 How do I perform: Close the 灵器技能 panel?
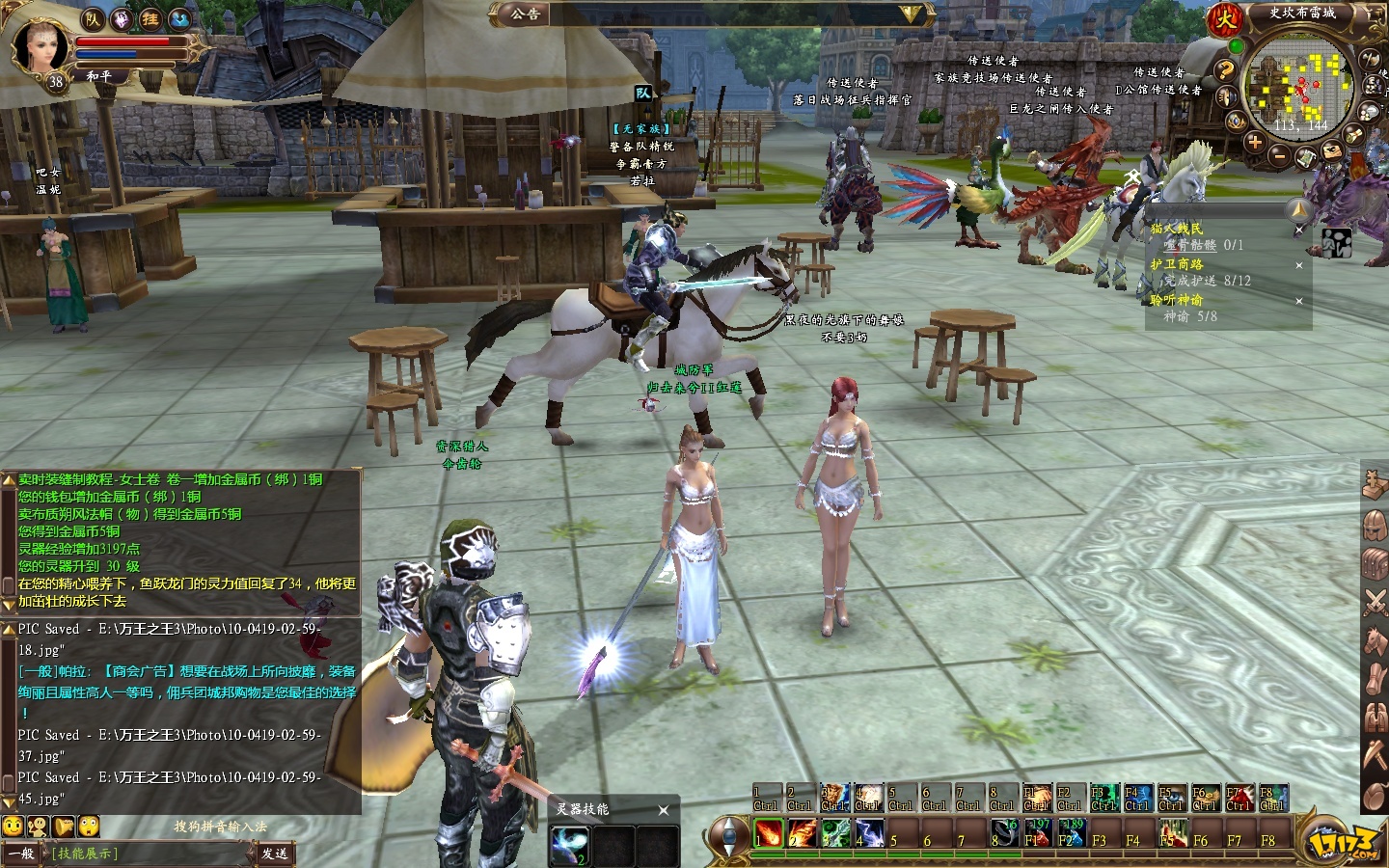[x=663, y=810]
